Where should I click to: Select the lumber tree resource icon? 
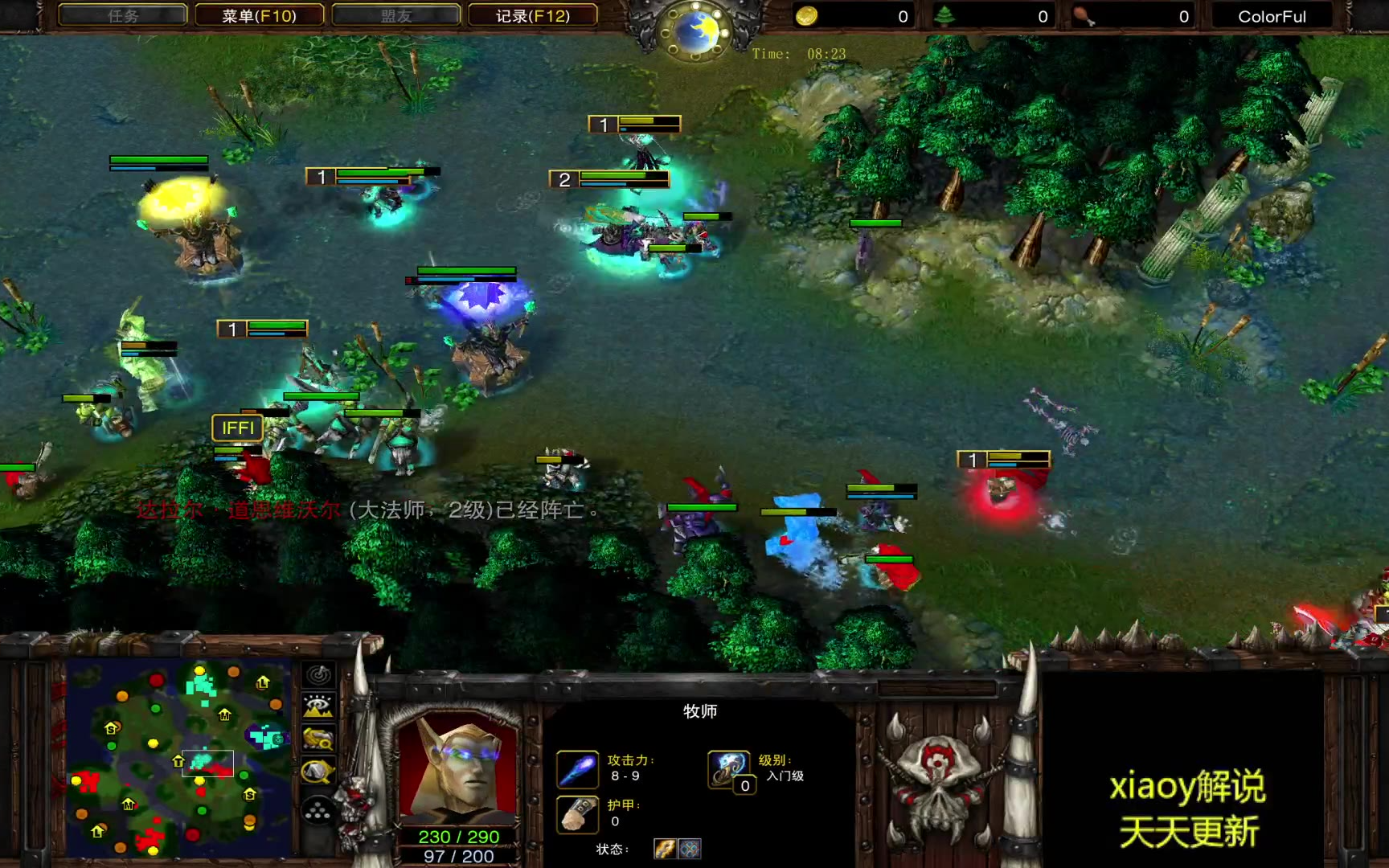(x=945, y=16)
